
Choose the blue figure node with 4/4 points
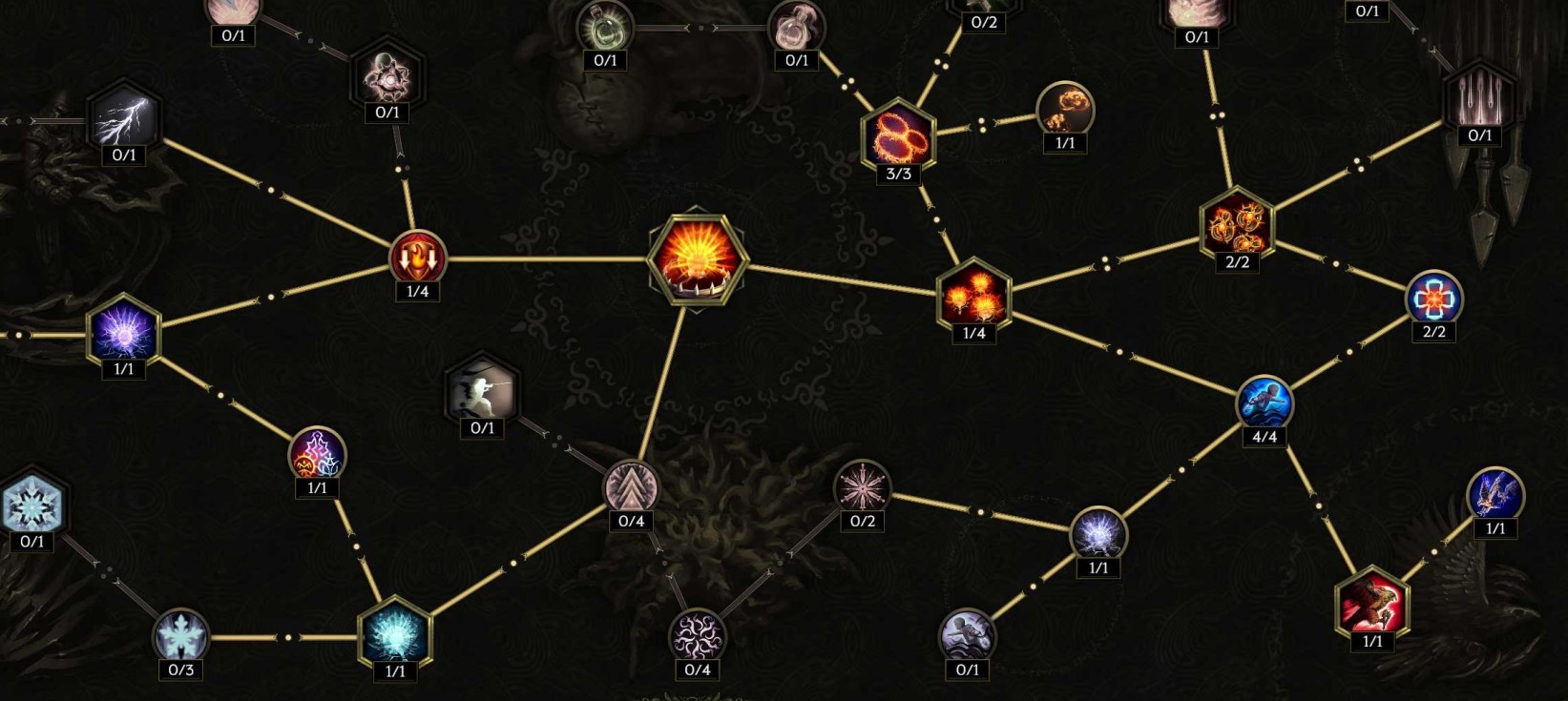point(1265,402)
